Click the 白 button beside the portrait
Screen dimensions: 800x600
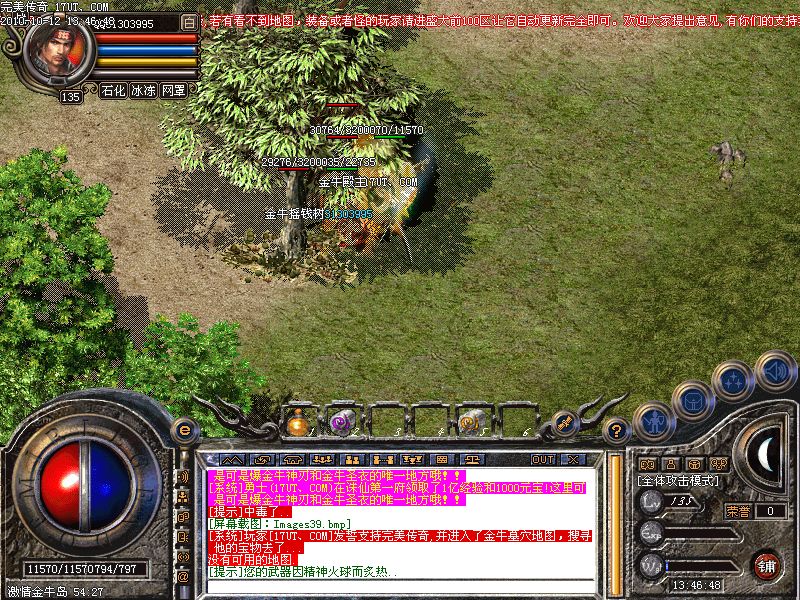click(190, 22)
